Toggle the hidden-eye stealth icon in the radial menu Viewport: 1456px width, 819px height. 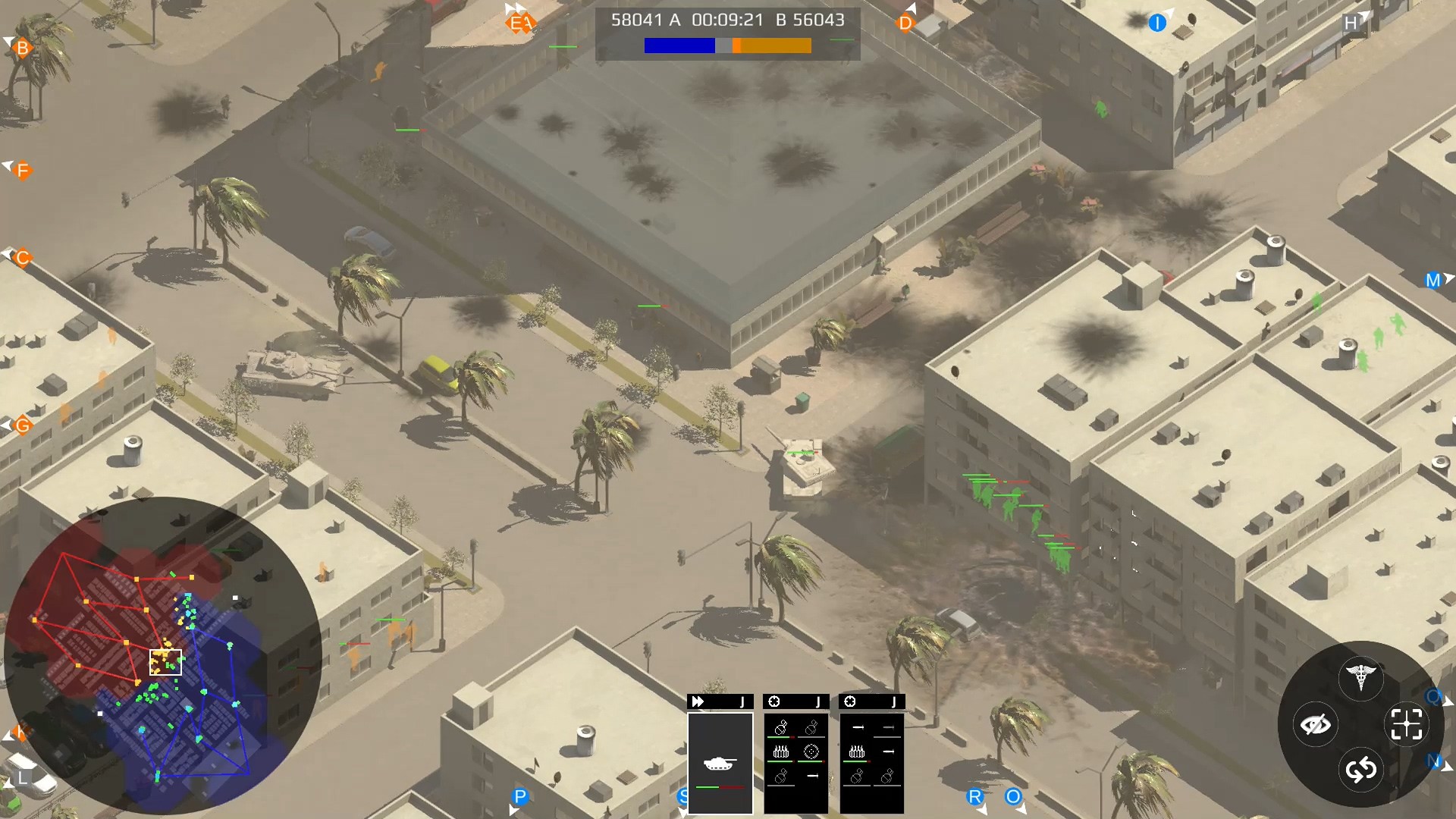[x=1315, y=723]
